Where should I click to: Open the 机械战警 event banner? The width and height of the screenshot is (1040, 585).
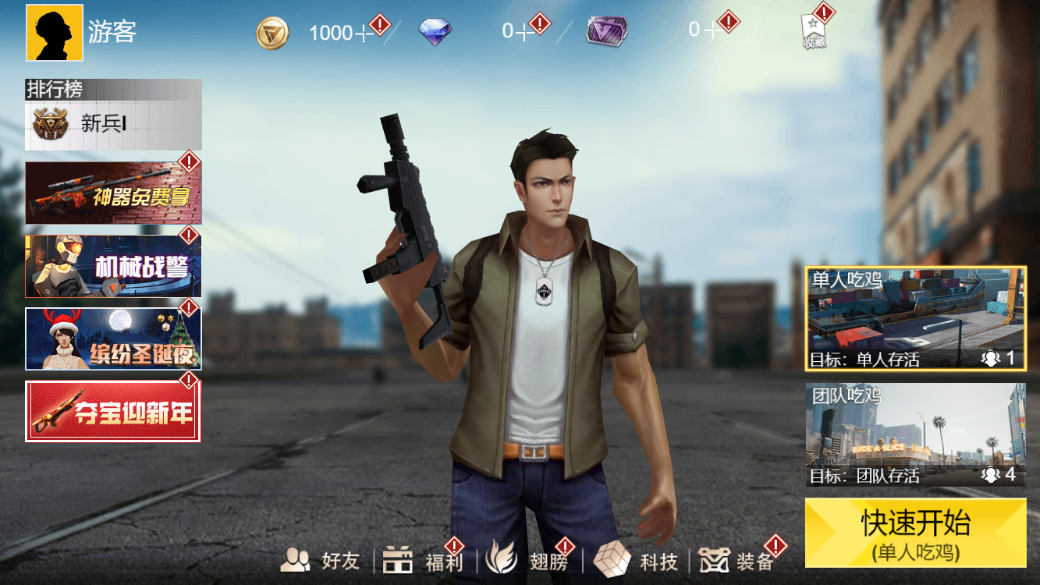tap(113, 266)
